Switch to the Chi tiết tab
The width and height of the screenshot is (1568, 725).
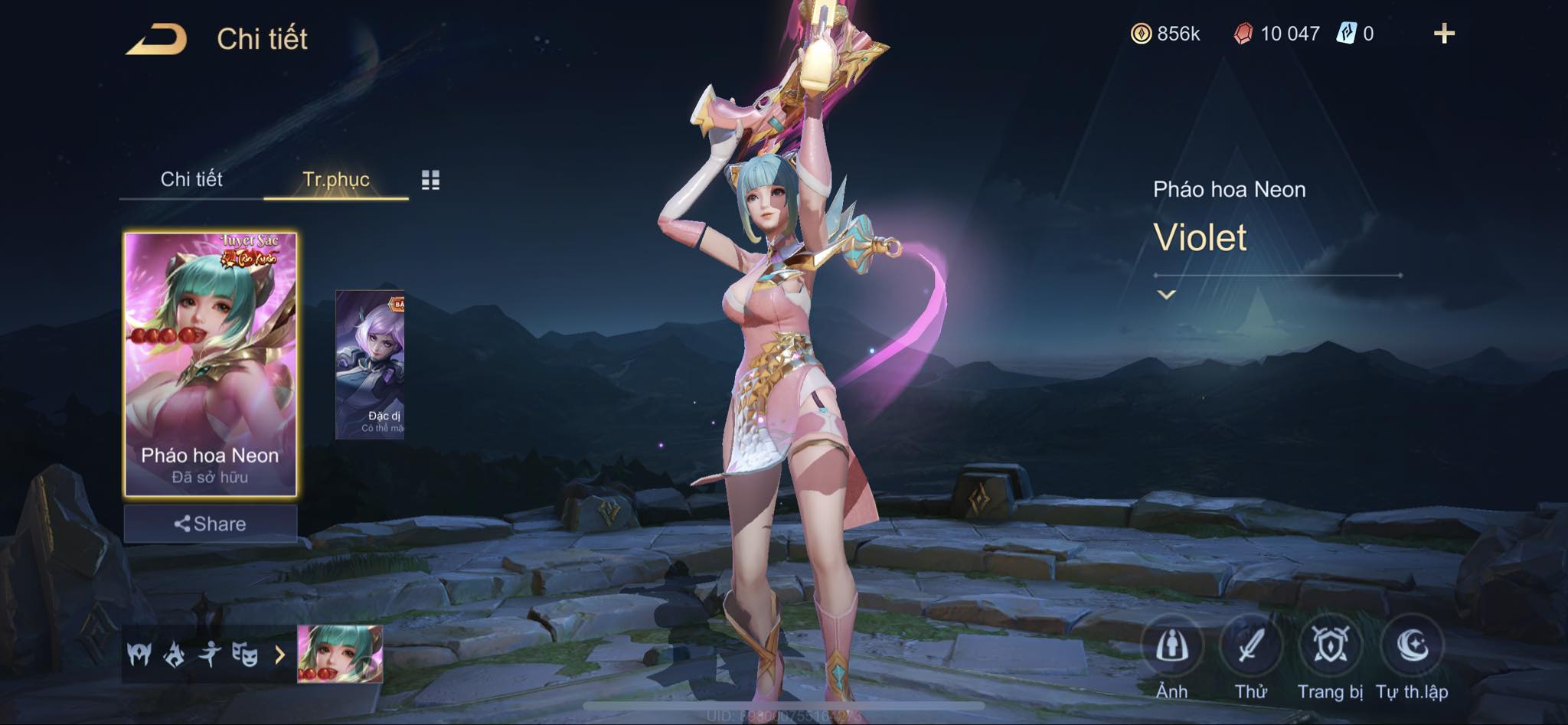pos(191,179)
